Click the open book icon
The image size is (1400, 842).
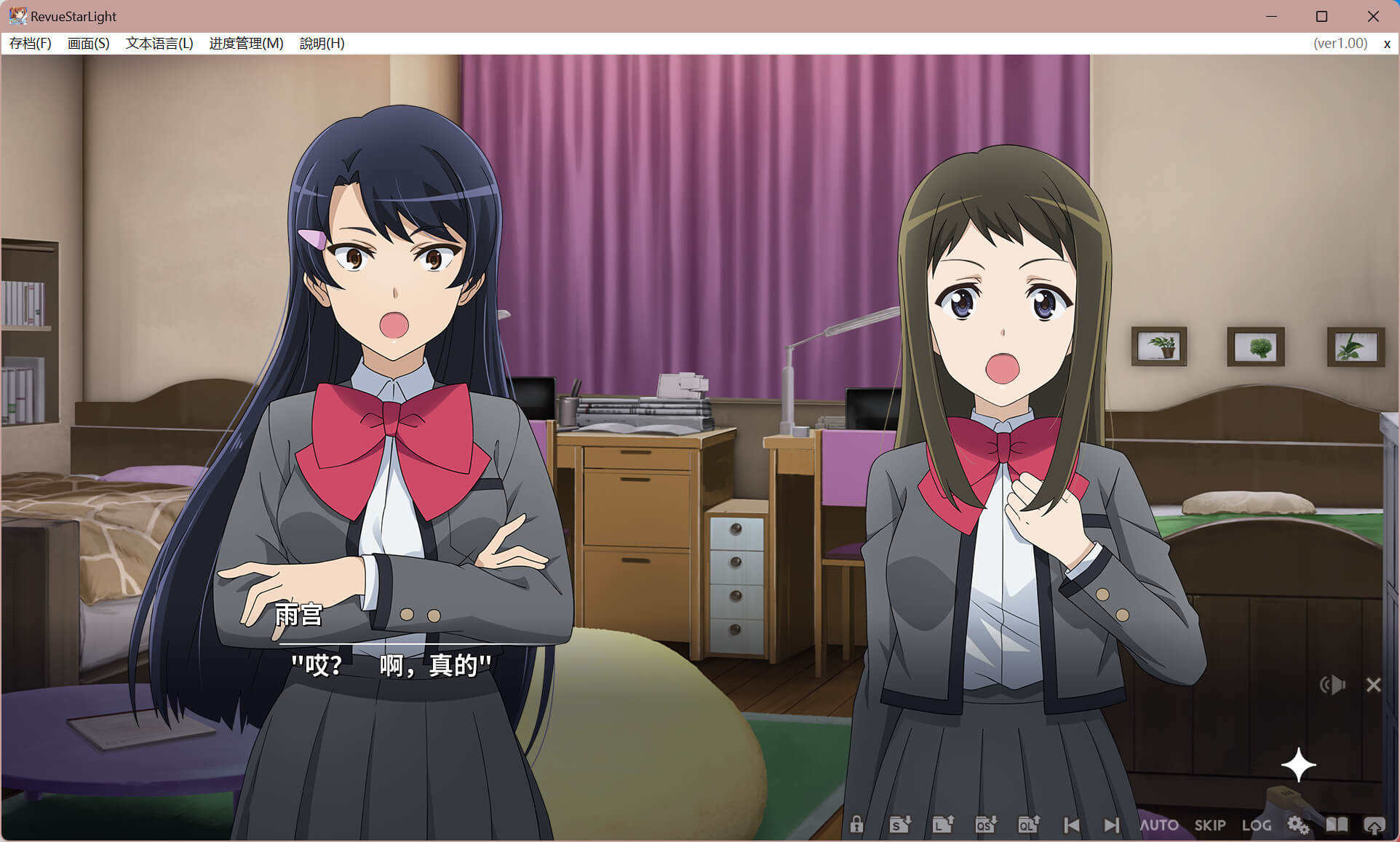[1337, 825]
